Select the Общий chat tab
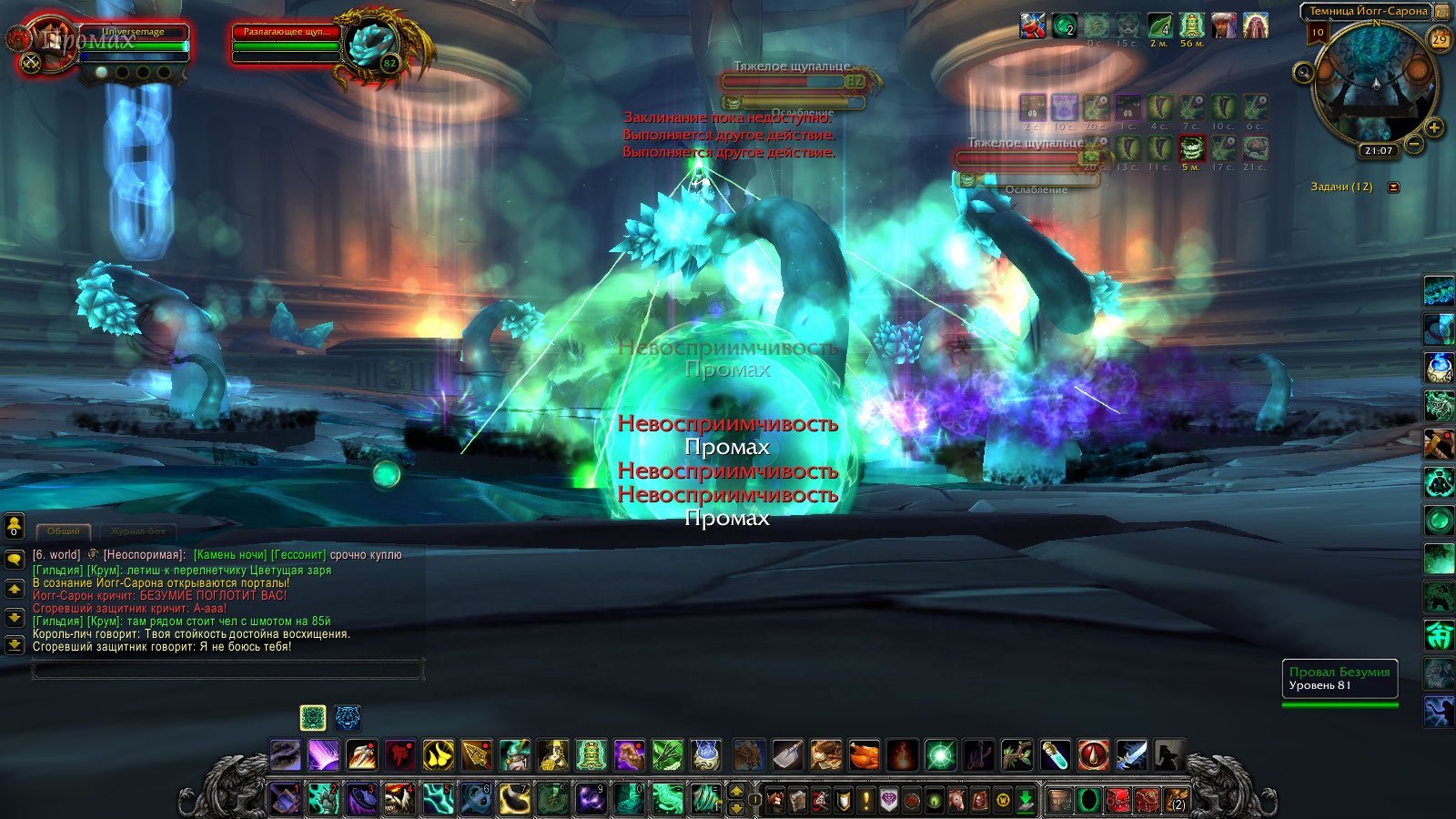This screenshot has width=1456, height=819. [63, 531]
